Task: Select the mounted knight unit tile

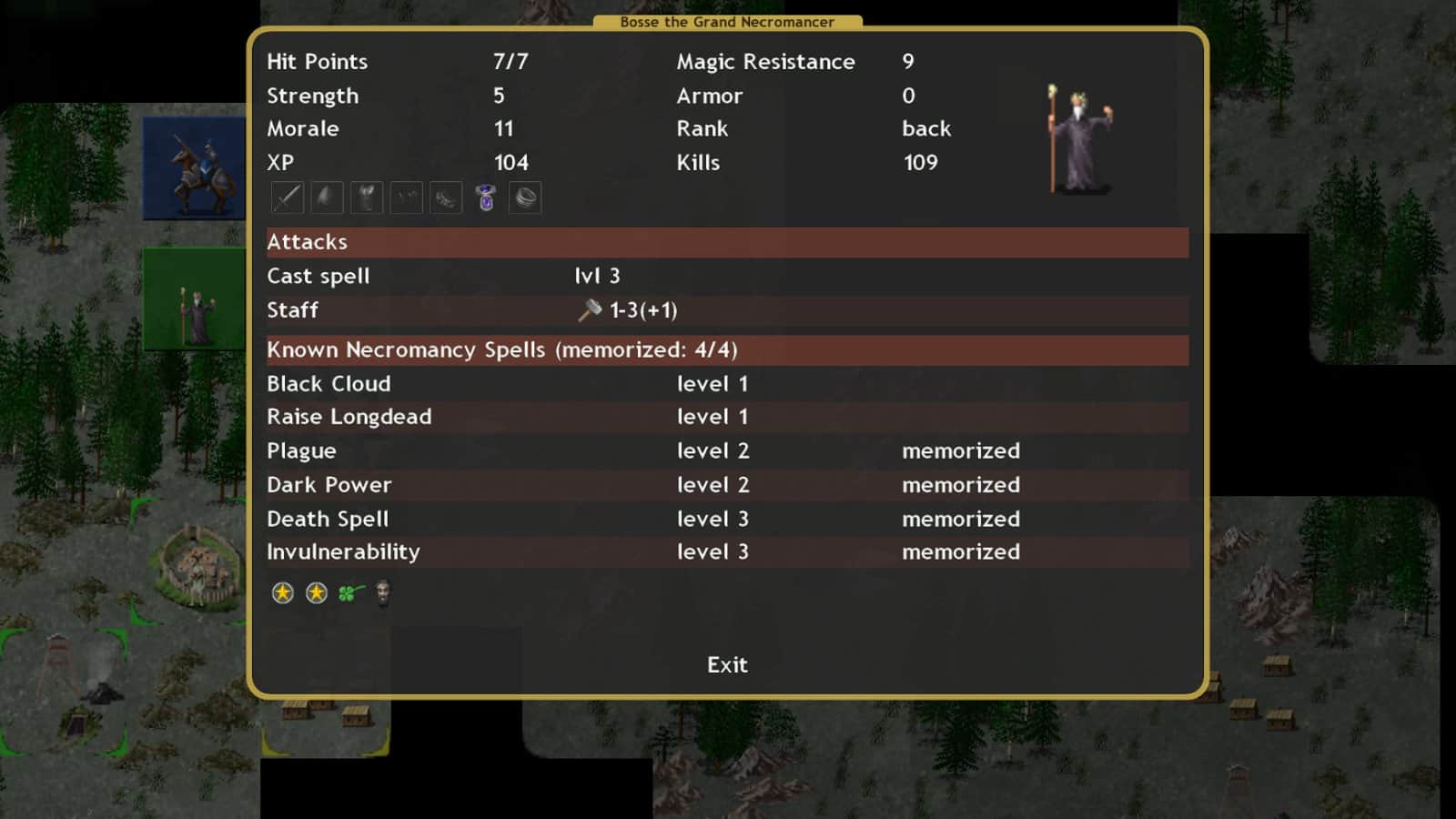Action: (x=195, y=168)
